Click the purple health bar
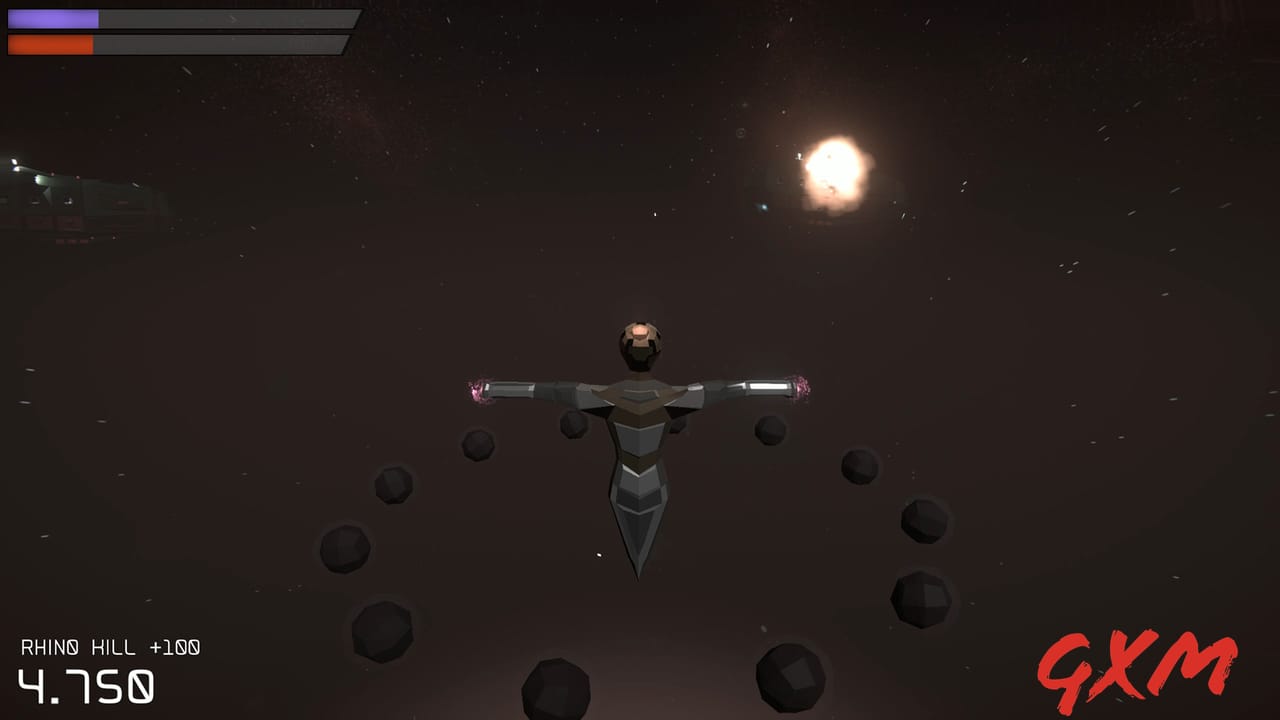Viewport: 1280px width, 720px height. (x=55, y=17)
